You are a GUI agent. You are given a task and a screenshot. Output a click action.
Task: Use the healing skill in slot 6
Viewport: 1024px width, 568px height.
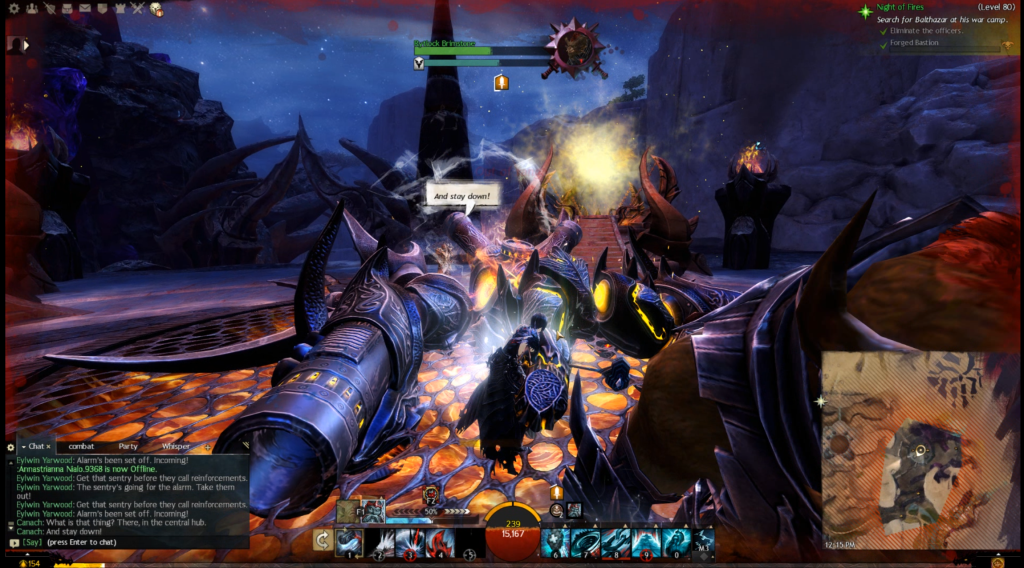[556, 541]
